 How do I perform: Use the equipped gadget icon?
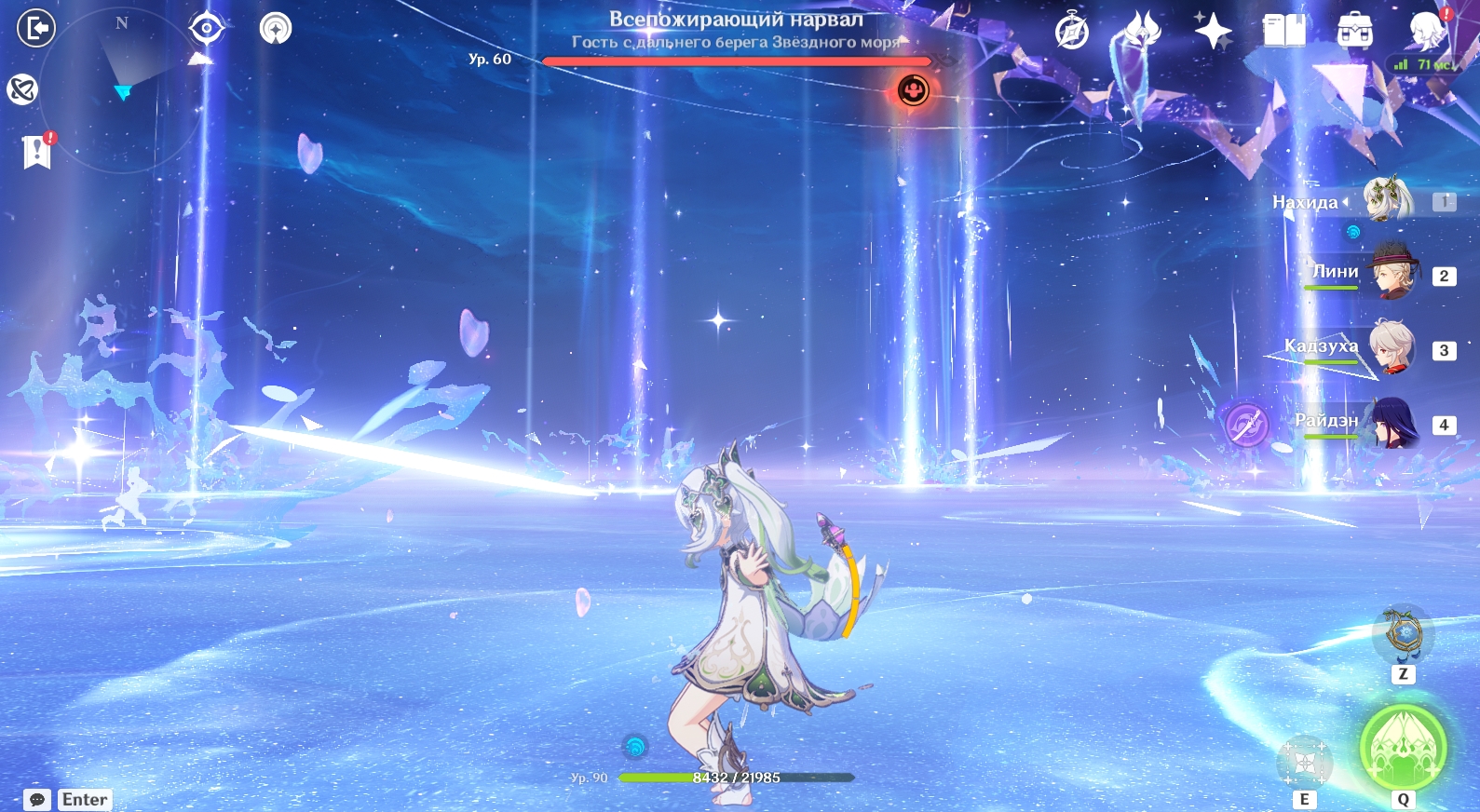click(x=1404, y=633)
